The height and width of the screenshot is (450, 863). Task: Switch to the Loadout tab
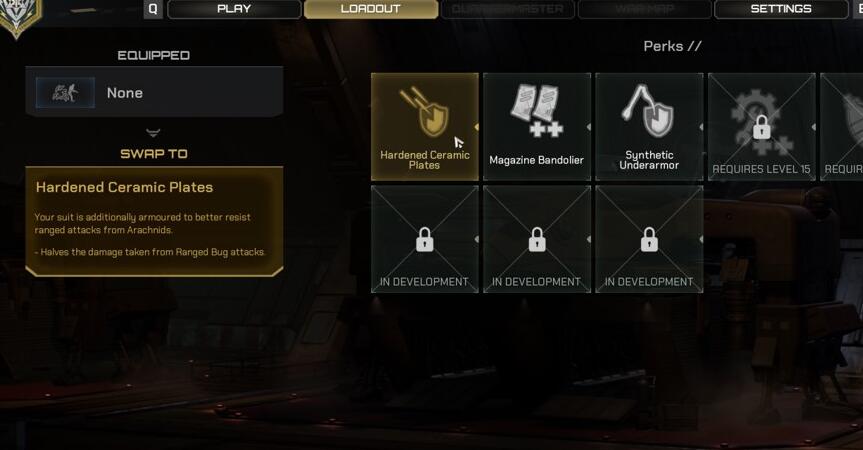(370, 9)
